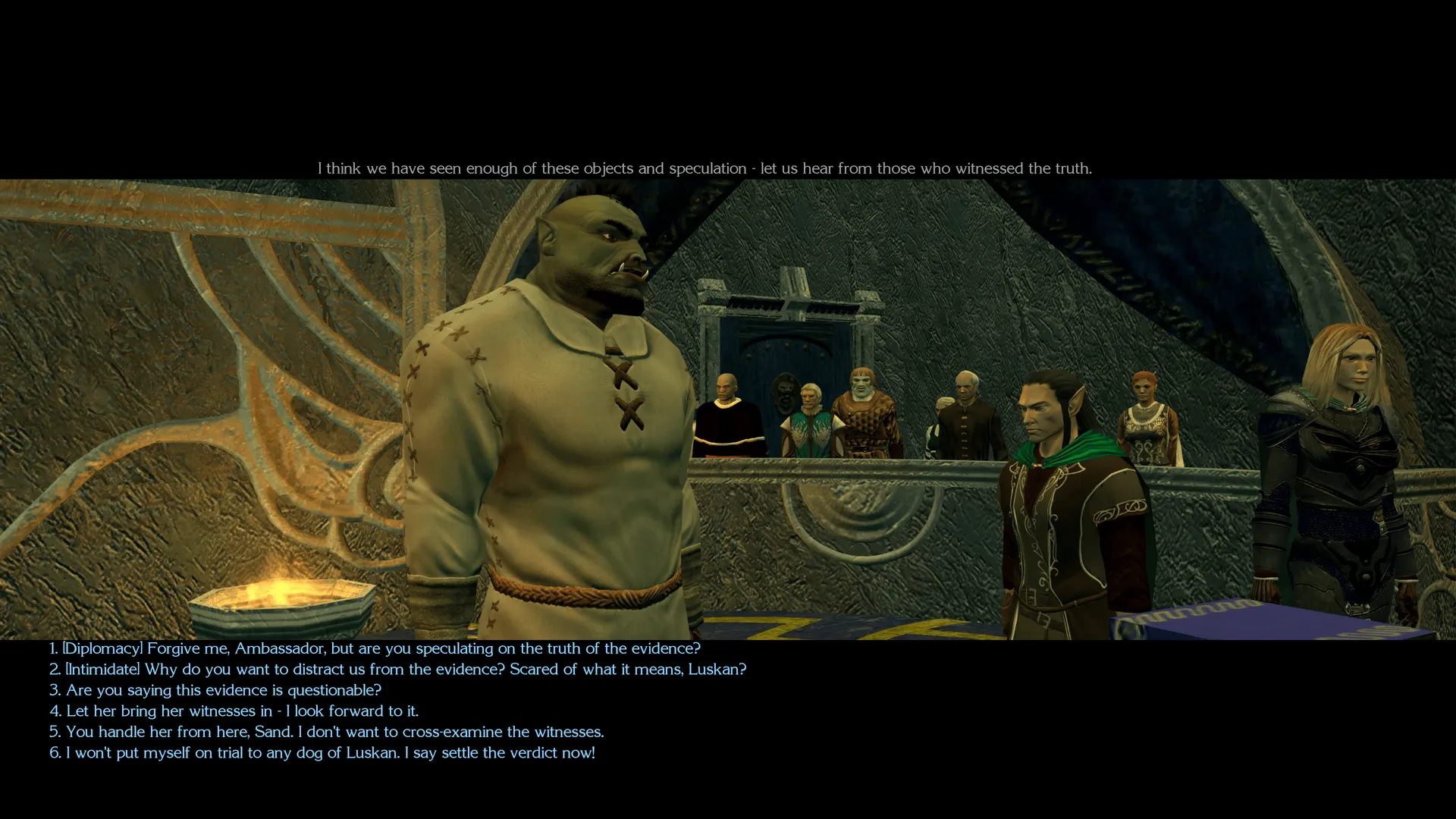Select 'Let her bring her witnesses in'

pyautogui.click(x=243, y=711)
